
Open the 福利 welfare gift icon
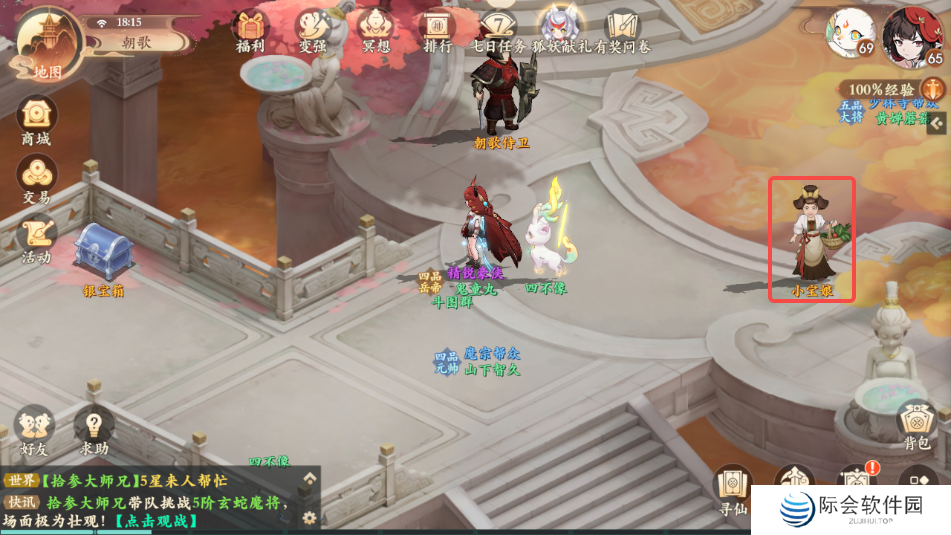(x=249, y=30)
